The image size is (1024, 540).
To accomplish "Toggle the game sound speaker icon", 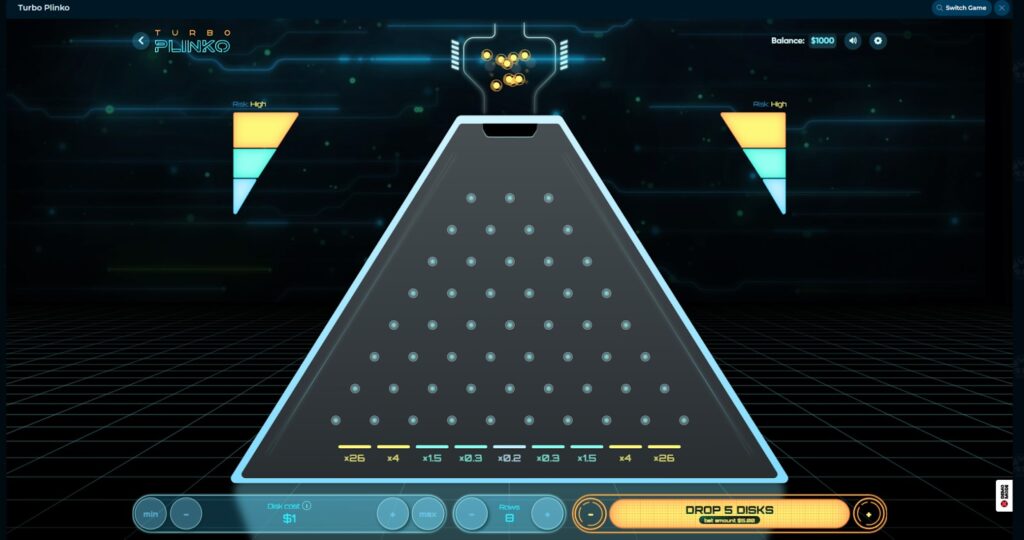I will [x=853, y=41].
